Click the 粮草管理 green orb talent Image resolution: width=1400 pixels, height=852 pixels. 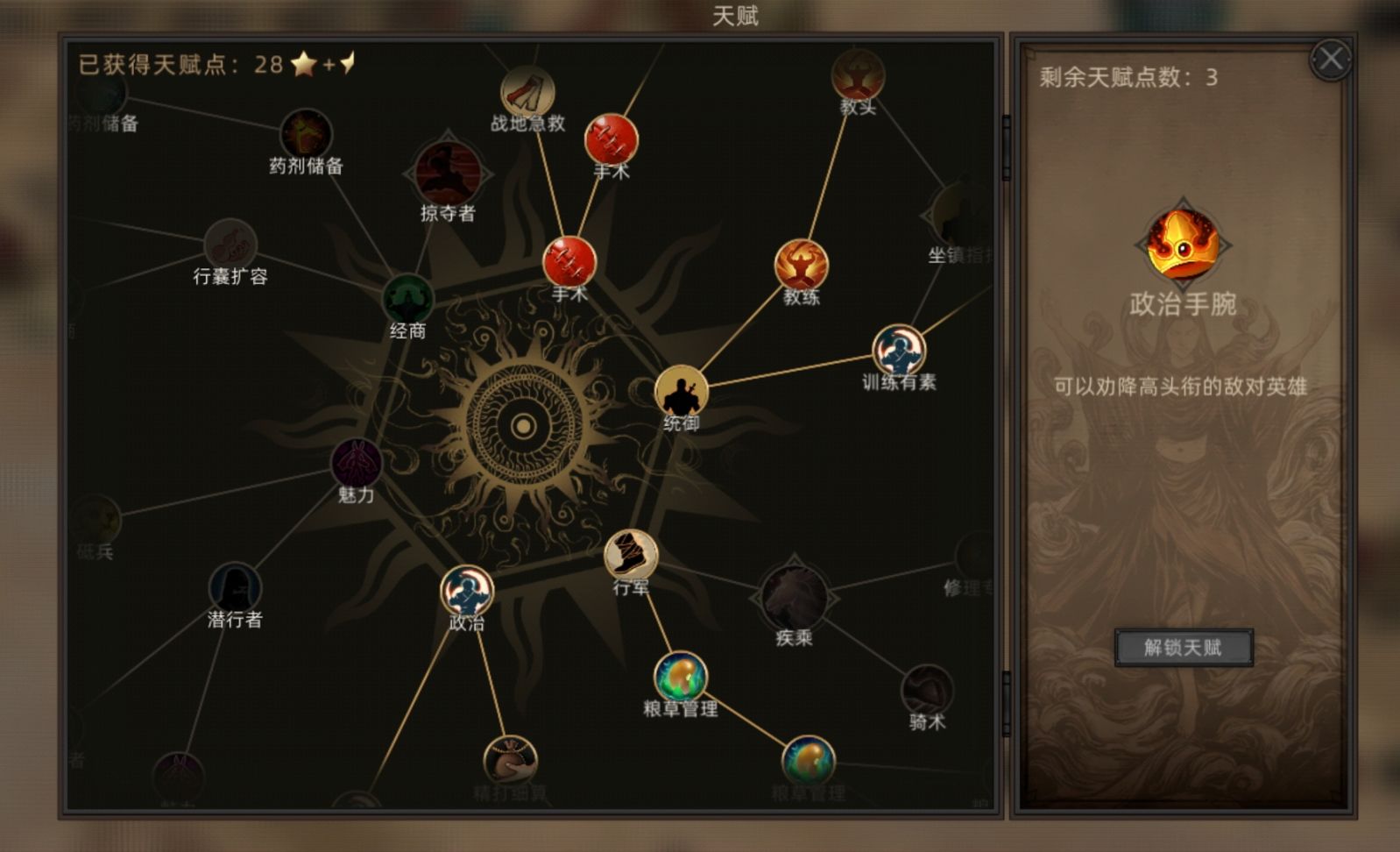click(x=678, y=677)
